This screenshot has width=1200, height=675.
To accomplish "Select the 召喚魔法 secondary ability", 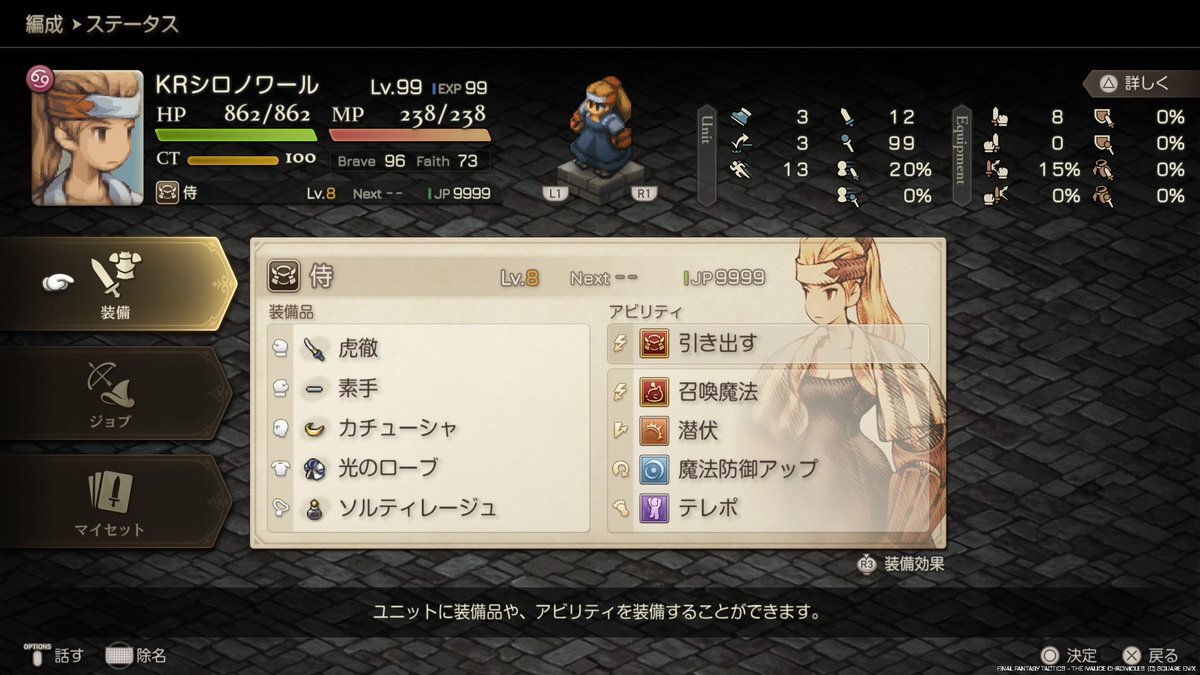I will [768, 391].
